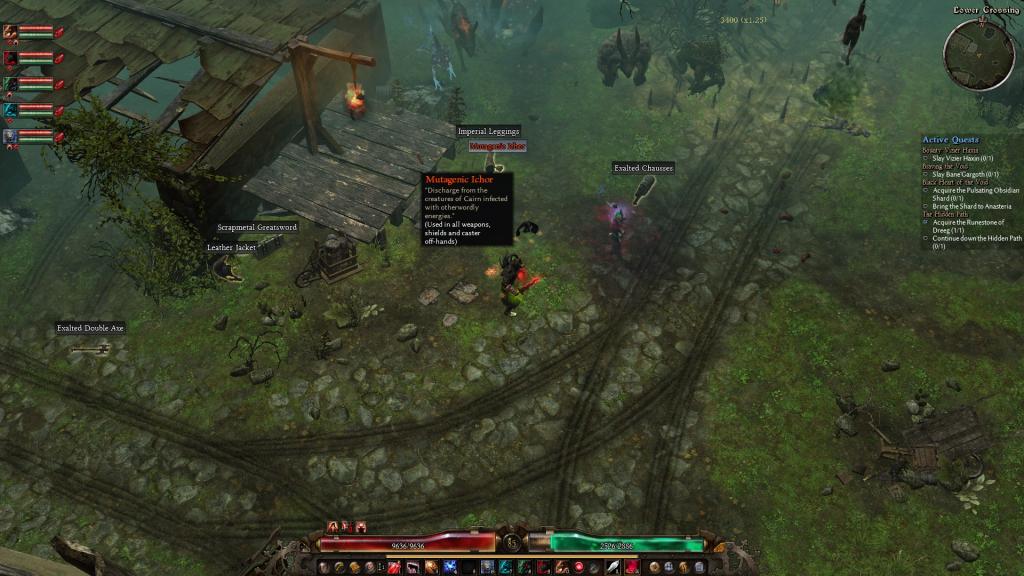The image size is (1024, 576).
Task: Pick up the Mutagenic Ichor loot label
Action: pos(497,146)
